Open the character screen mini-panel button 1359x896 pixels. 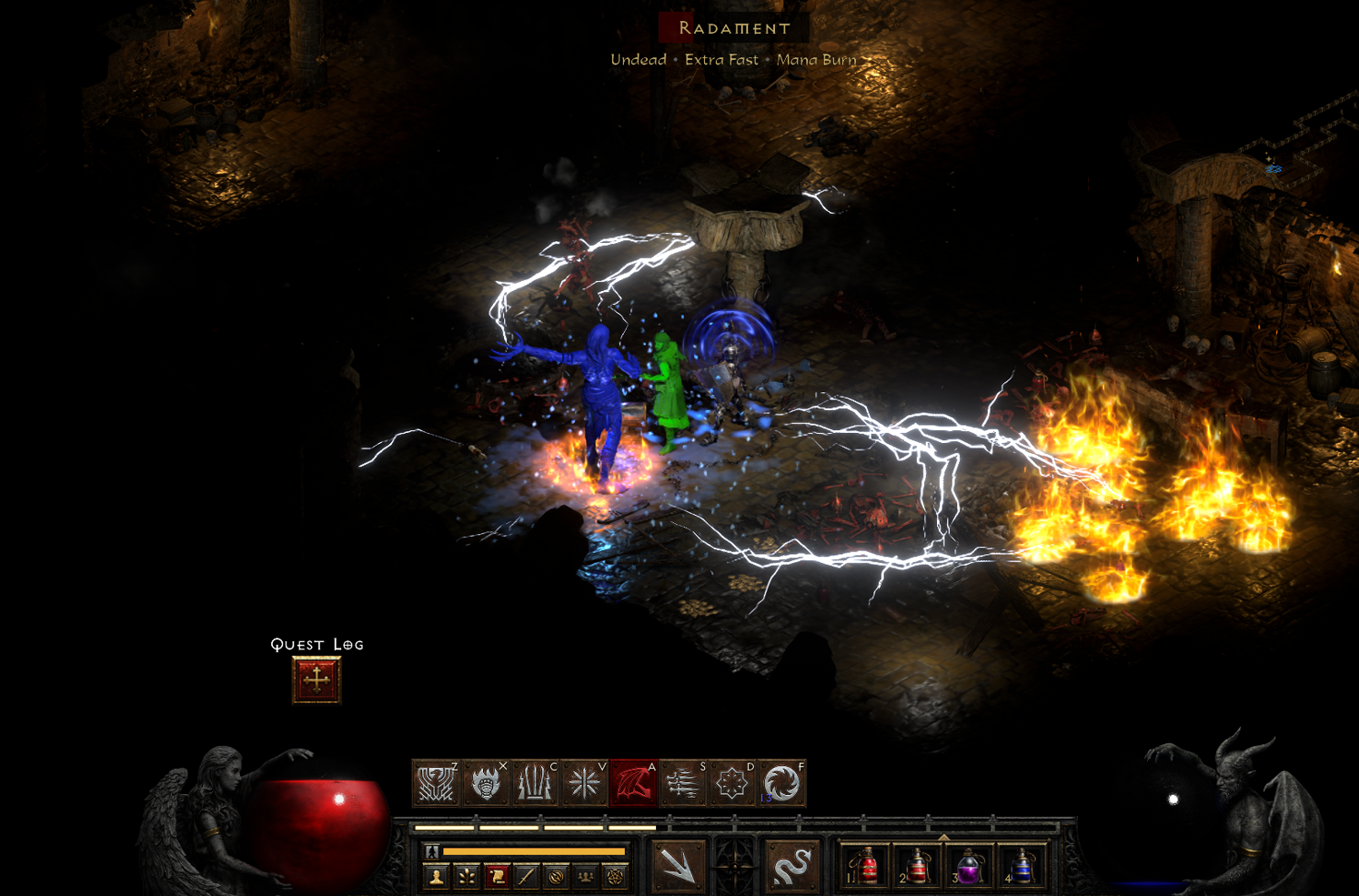(437, 877)
